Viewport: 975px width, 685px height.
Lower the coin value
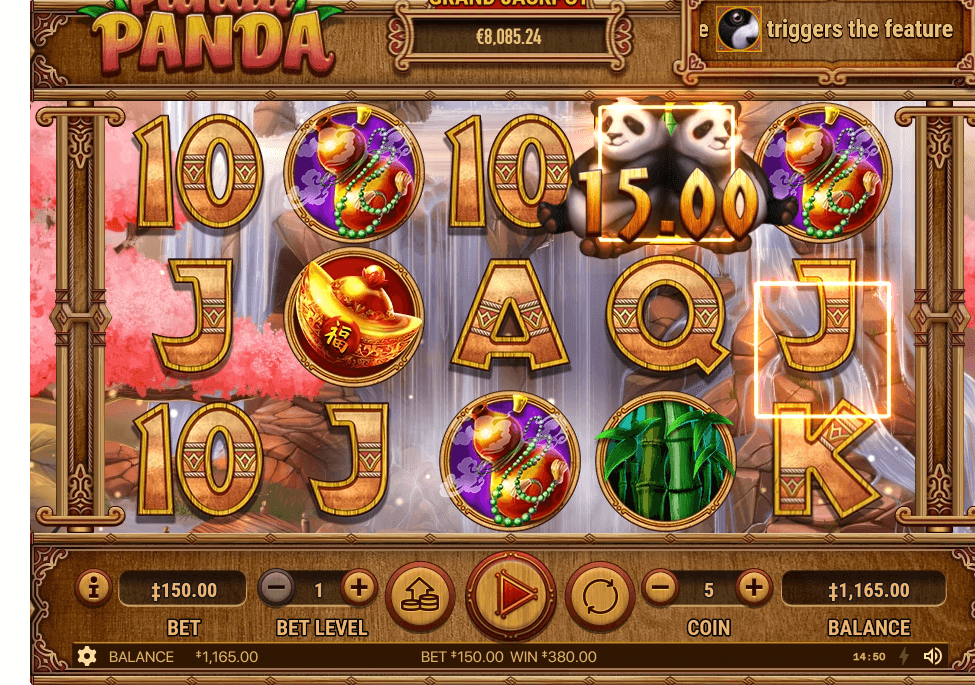(660, 588)
